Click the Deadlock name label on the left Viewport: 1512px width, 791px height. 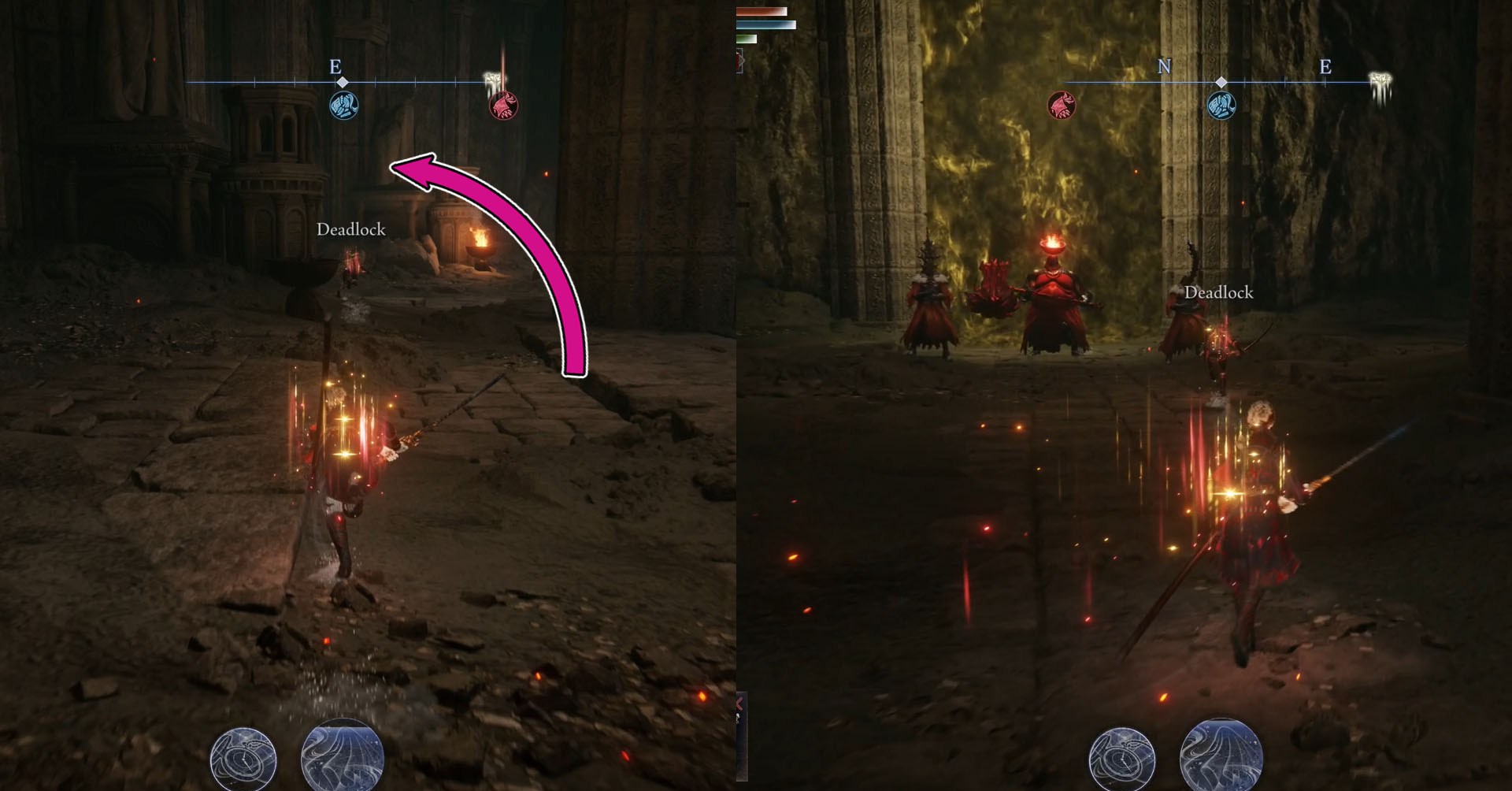[351, 231]
